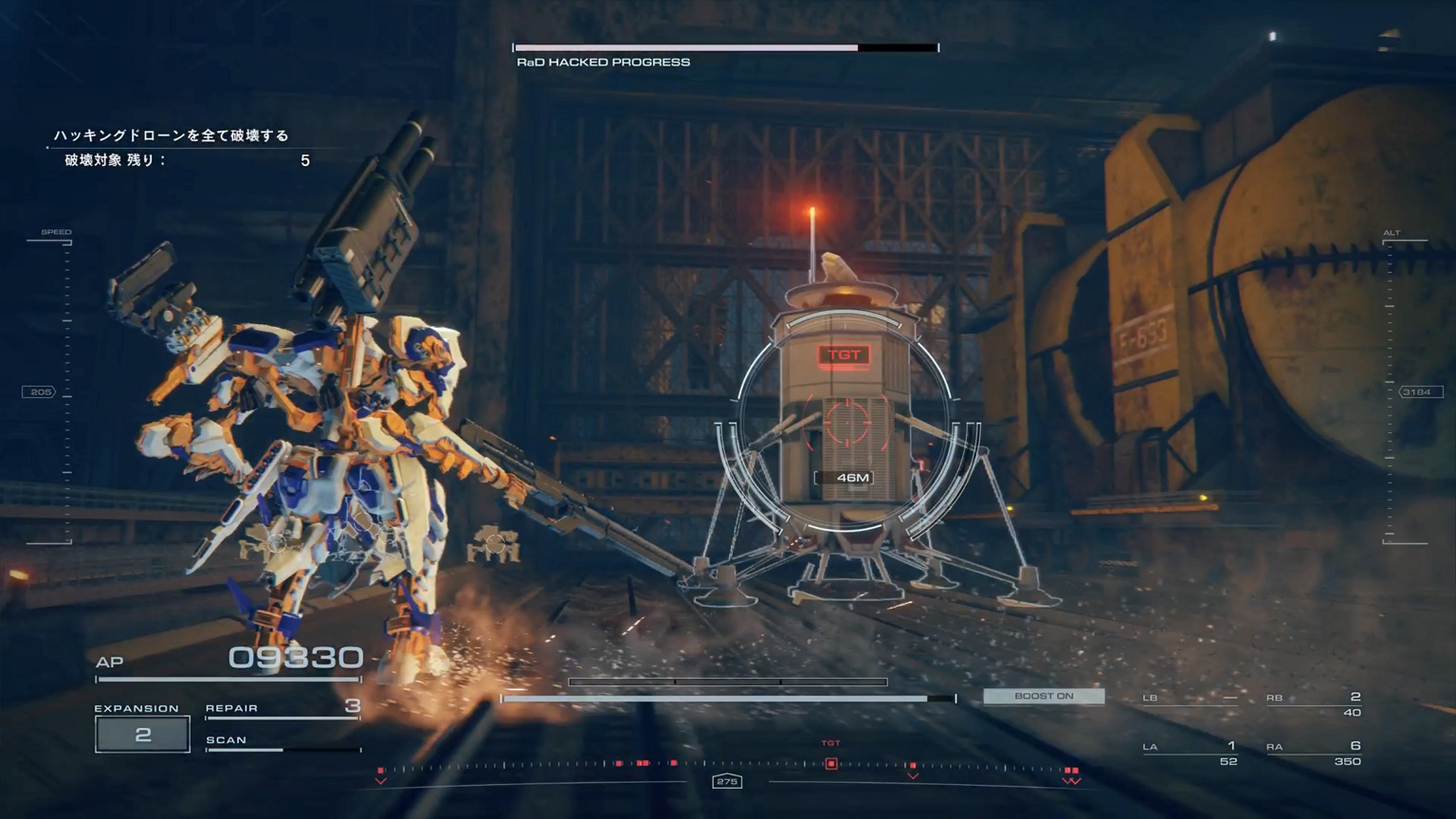Toggle the BOOST ON indicator
1456x819 pixels.
coord(1043,696)
